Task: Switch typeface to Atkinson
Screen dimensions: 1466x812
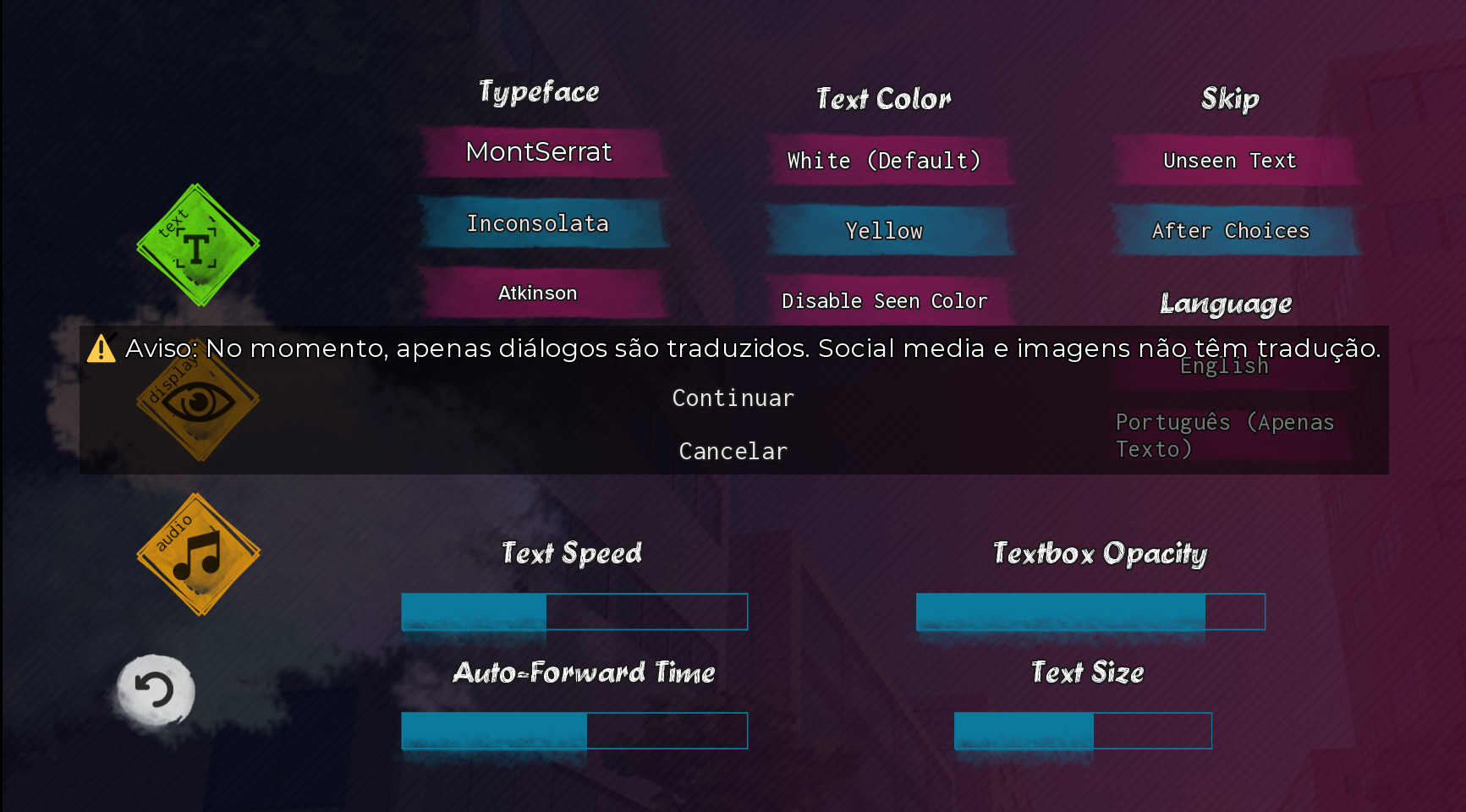Action: pos(539,293)
